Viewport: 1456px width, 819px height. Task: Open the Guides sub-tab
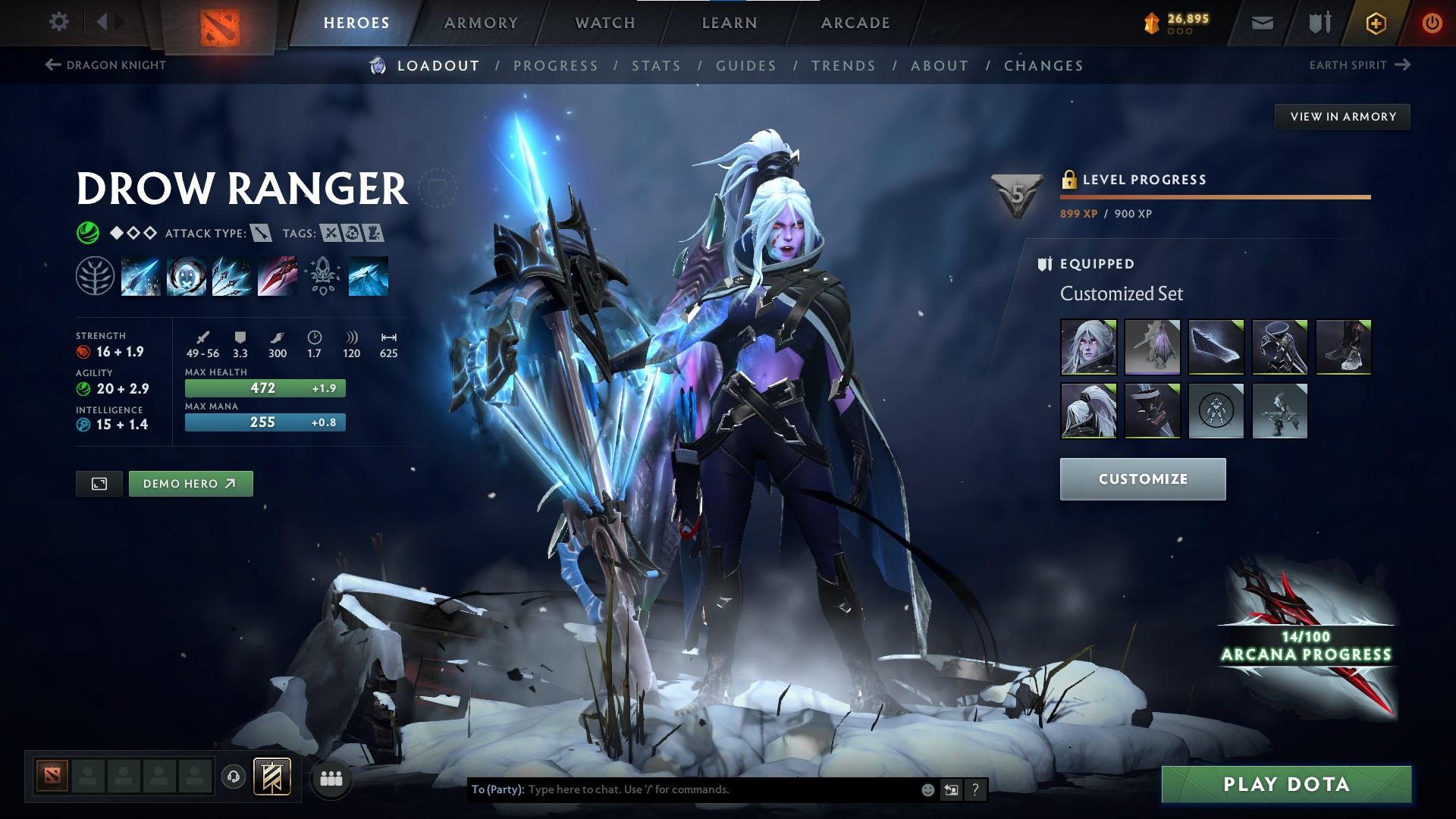(746, 66)
